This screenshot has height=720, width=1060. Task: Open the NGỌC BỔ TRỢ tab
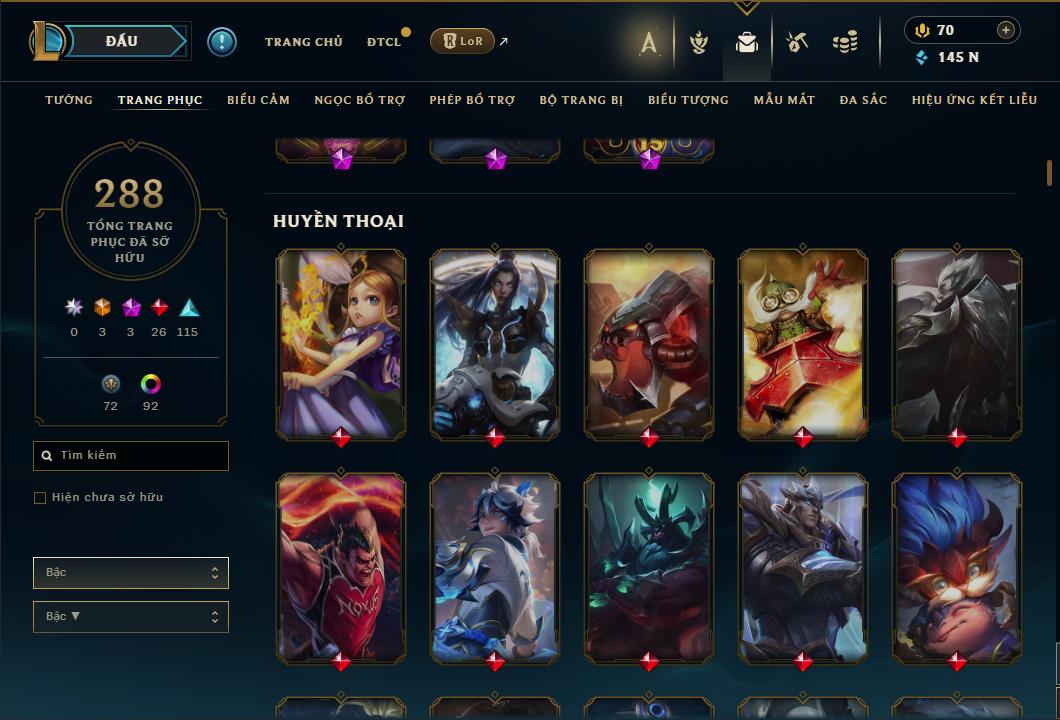tap(359, 100)
